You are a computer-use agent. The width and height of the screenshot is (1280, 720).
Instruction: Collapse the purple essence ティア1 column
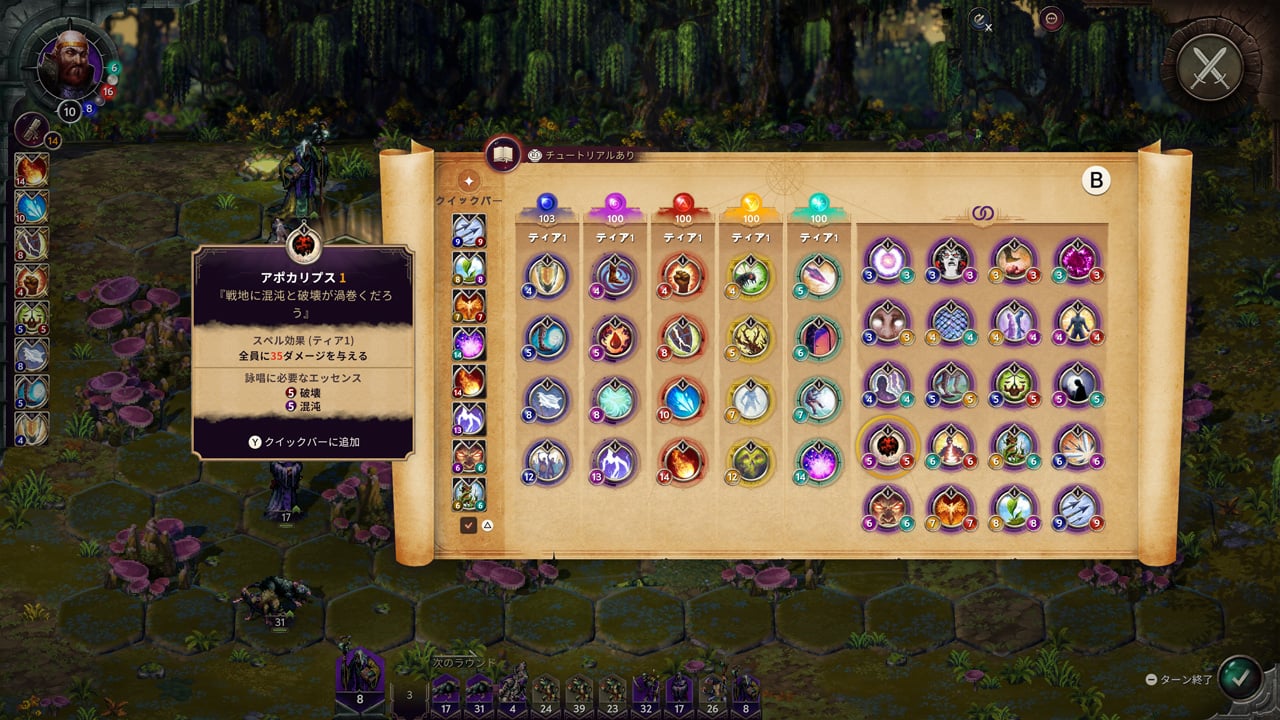pyautogui.click(x=614, y=236)
